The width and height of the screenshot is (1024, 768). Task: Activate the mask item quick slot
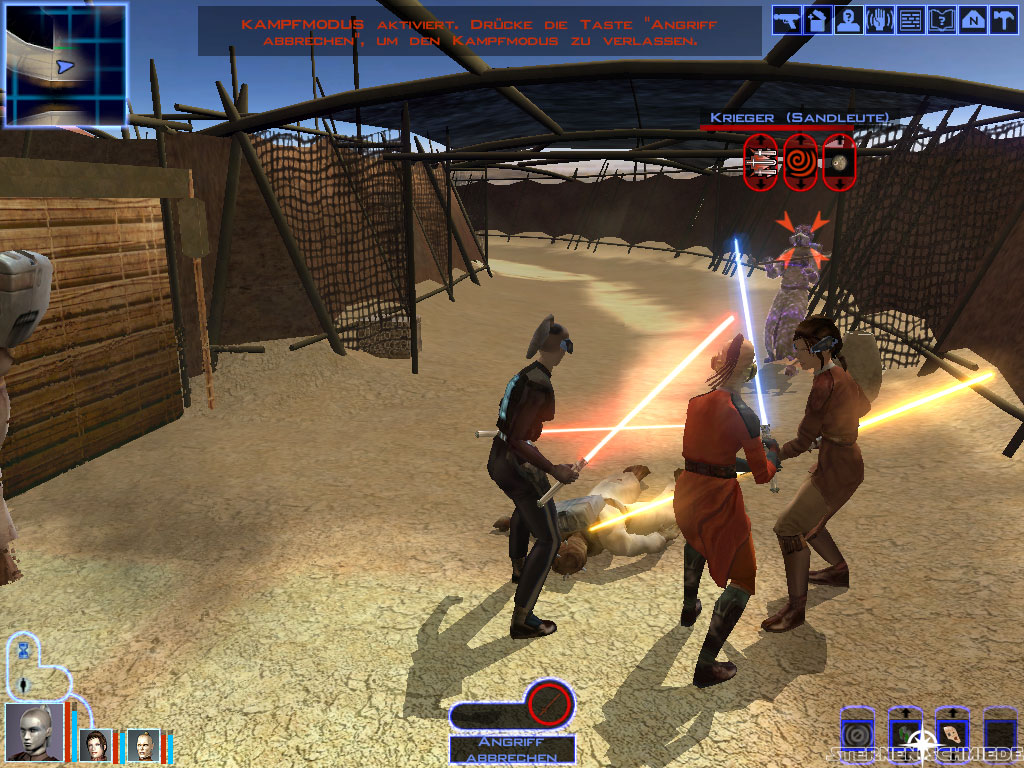pyautogui.click(x=951, y=733)
